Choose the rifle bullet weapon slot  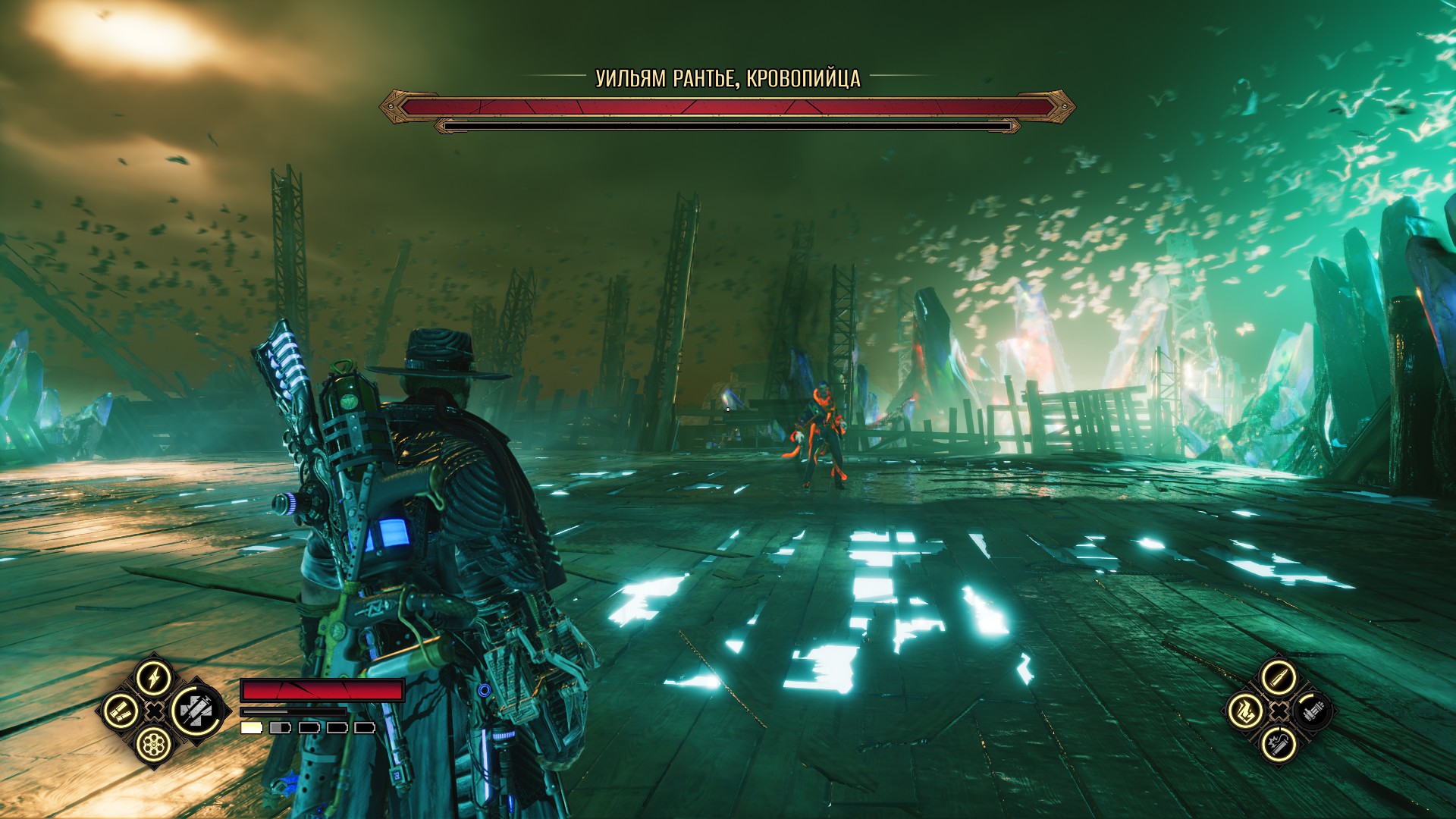[1279, 677]
